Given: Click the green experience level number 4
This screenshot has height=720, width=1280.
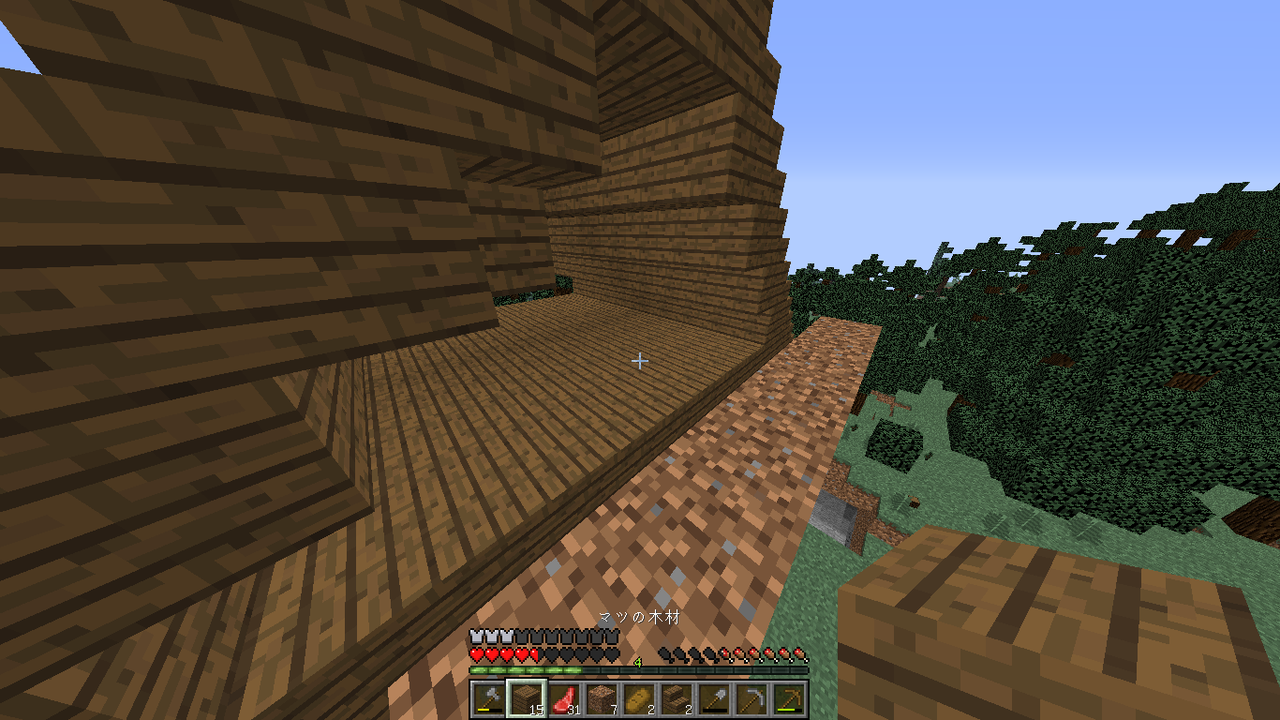Looking at the screenshot, I should pyautogui.click(x=638, y=663).
